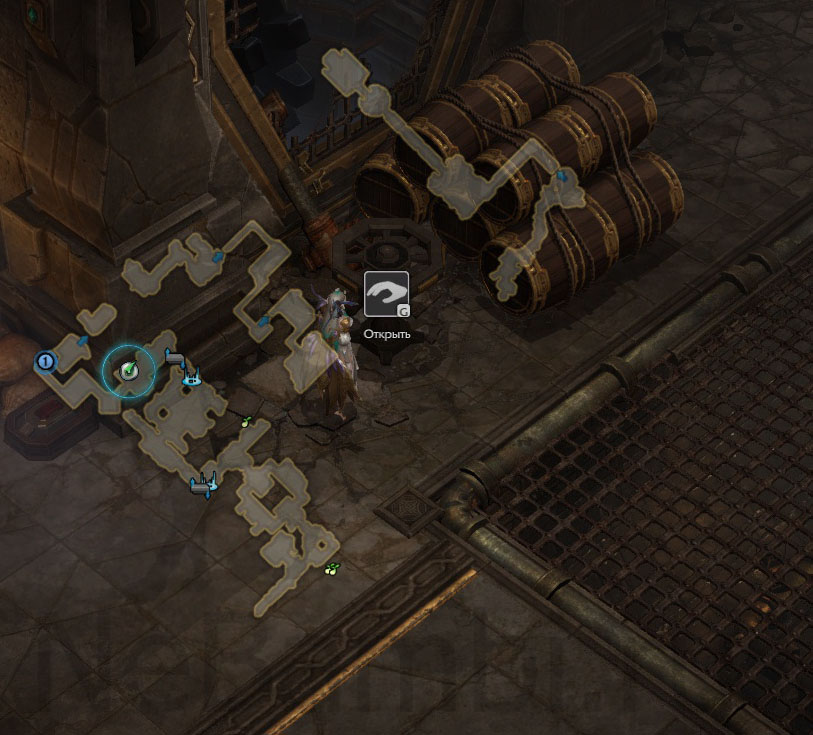Select the blue numbered 1 map marker
The height and width of the screenshot is (735, 813).
pos(45,361)
